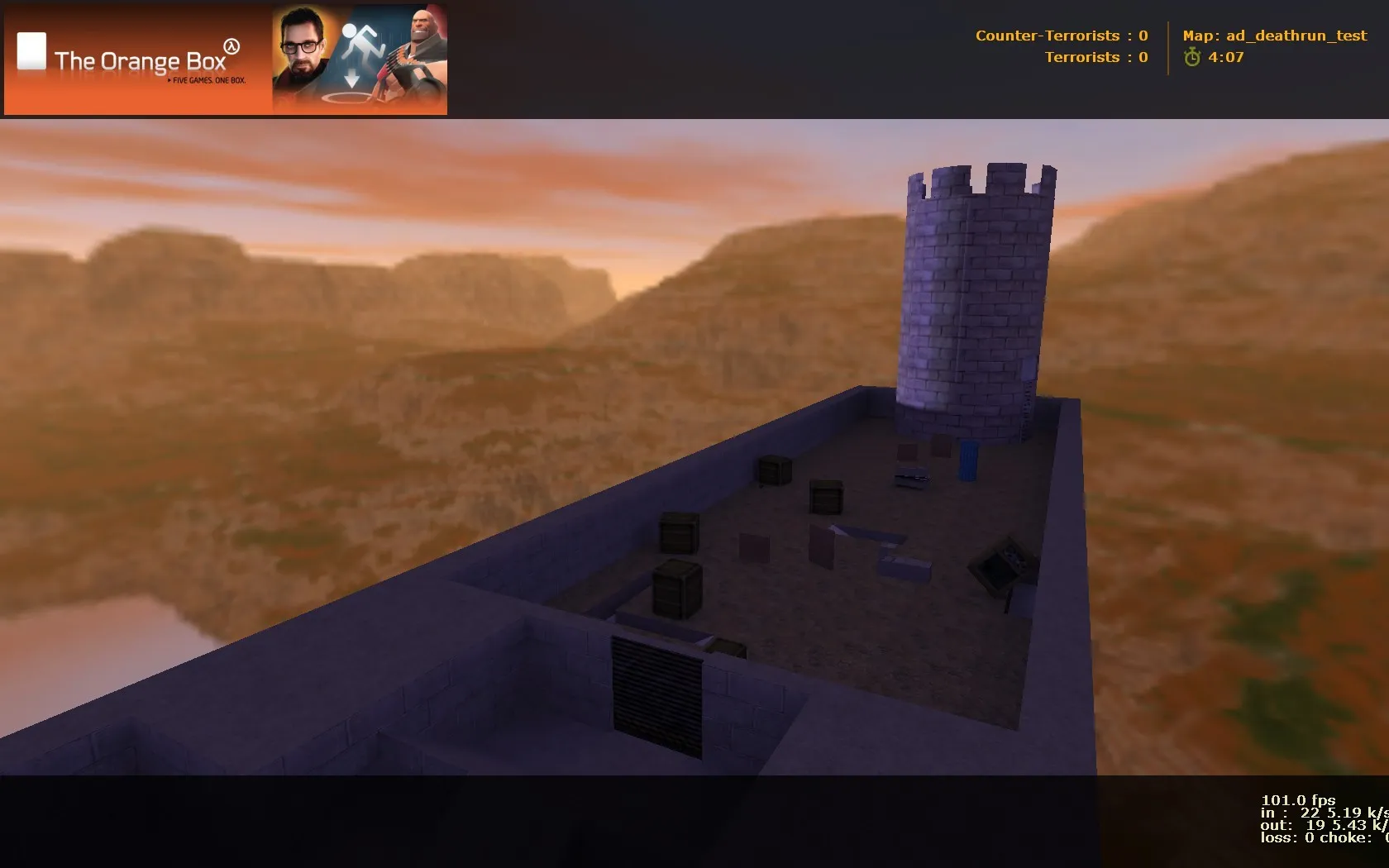The image size is (1389, 868).
Task: Click the 101.0 fps counter readout
Action: tap(1301, 800)
